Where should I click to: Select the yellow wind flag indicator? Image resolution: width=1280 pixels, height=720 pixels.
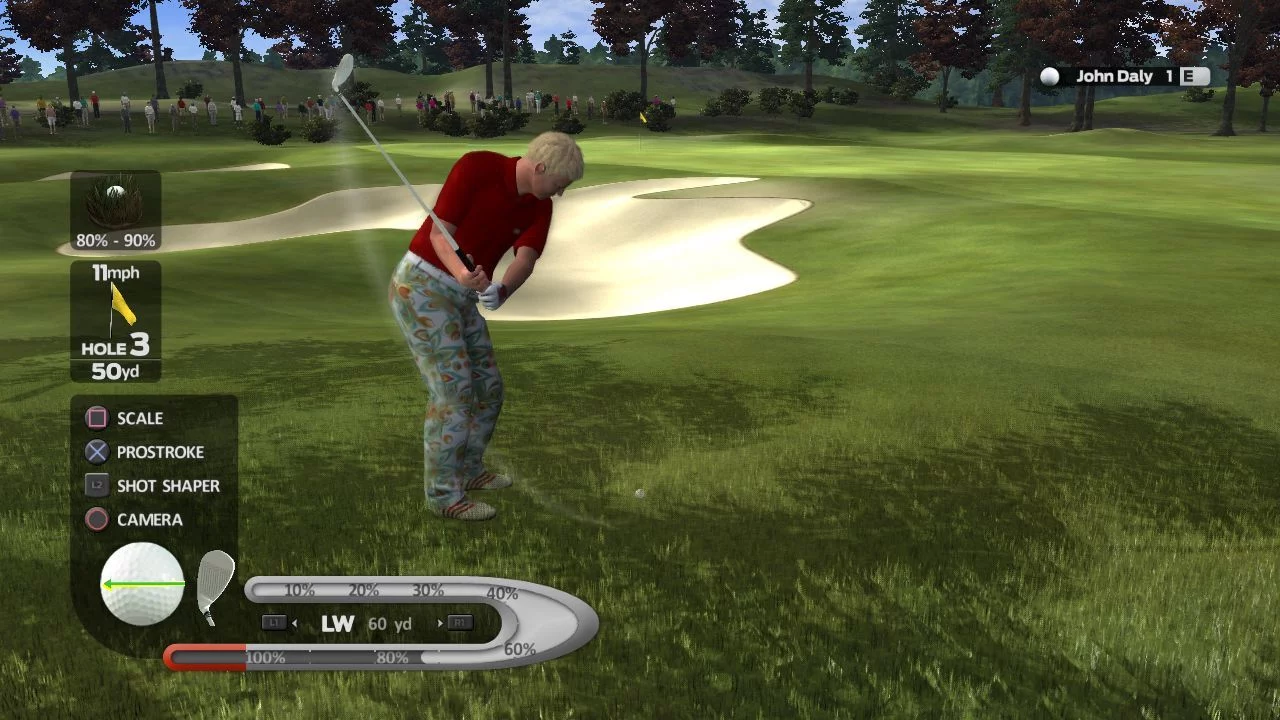pos(122,306)
